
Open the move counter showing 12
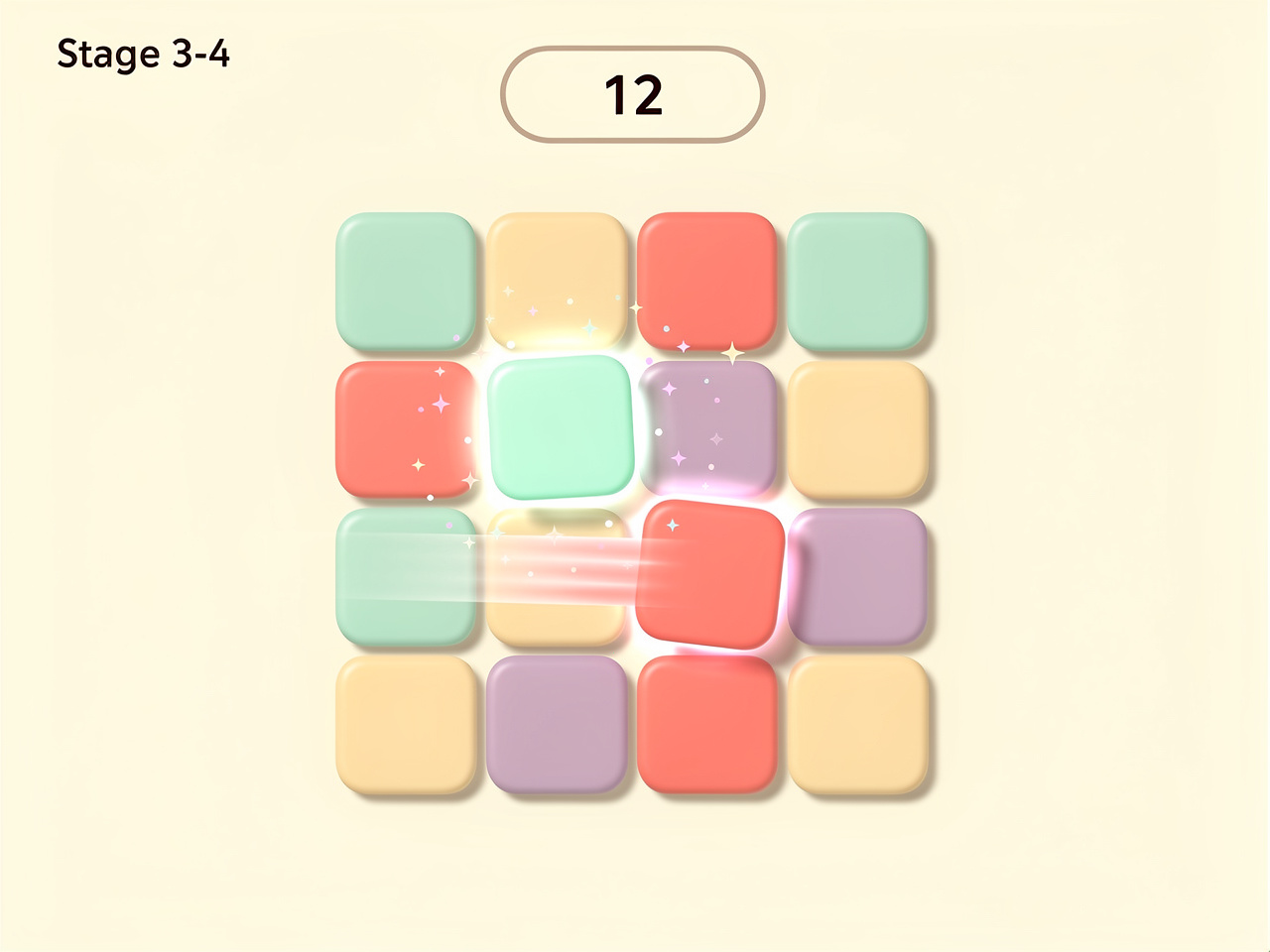coord(634,94)
